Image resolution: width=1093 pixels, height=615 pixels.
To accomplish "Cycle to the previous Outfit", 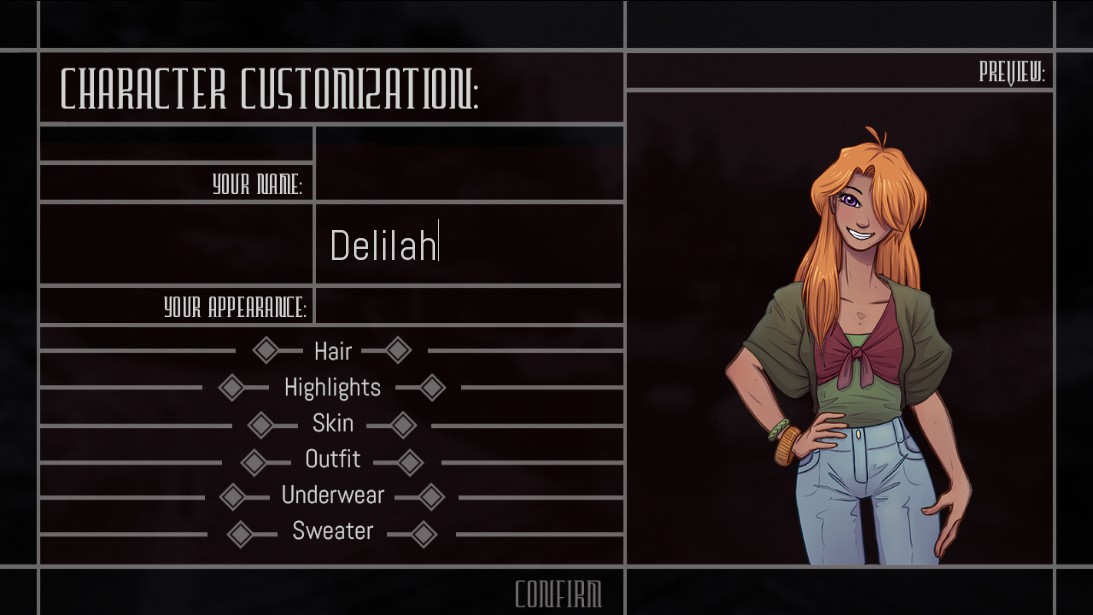I will pos(254,461).
